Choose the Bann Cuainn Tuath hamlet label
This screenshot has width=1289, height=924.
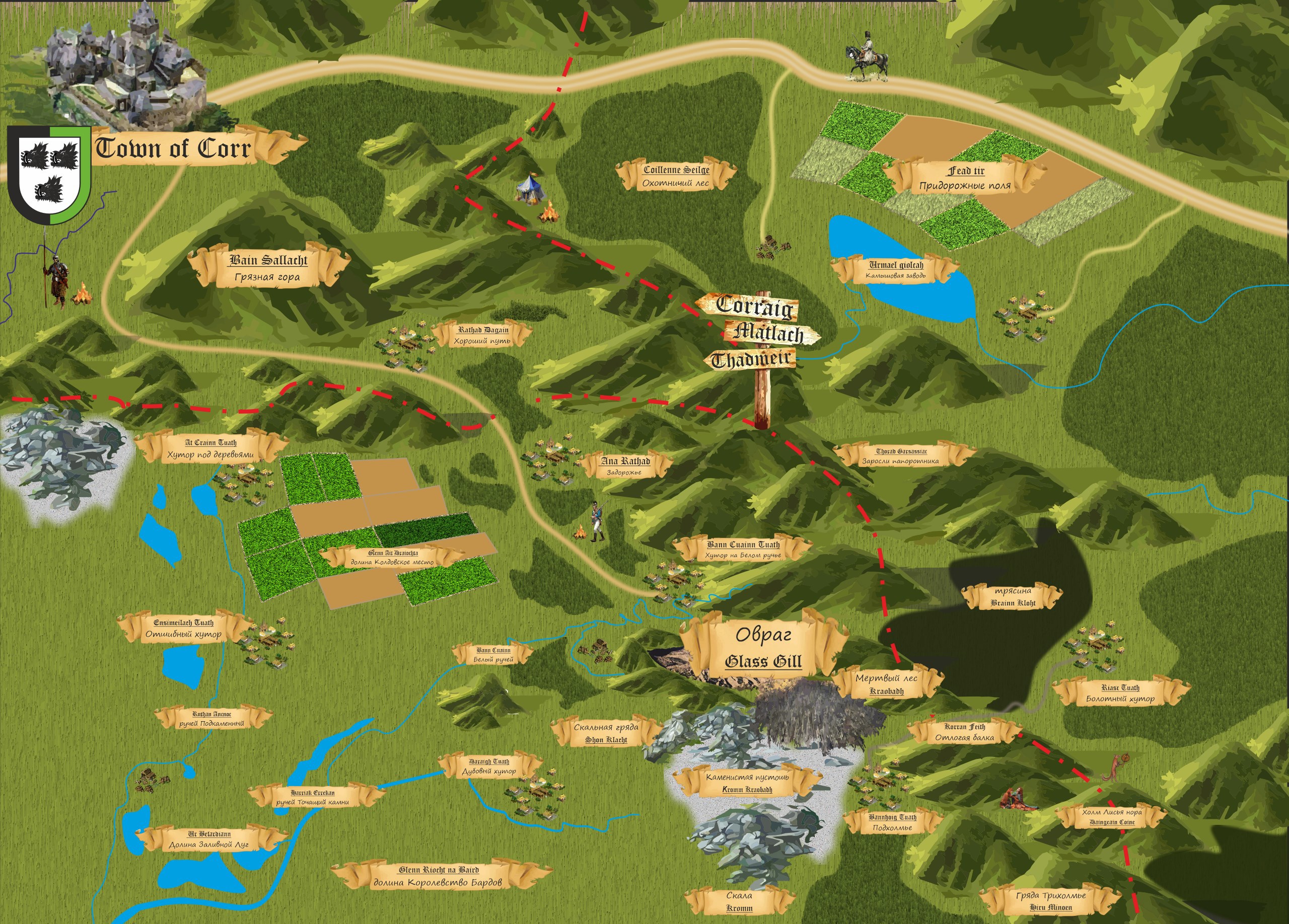click(743, 549)
